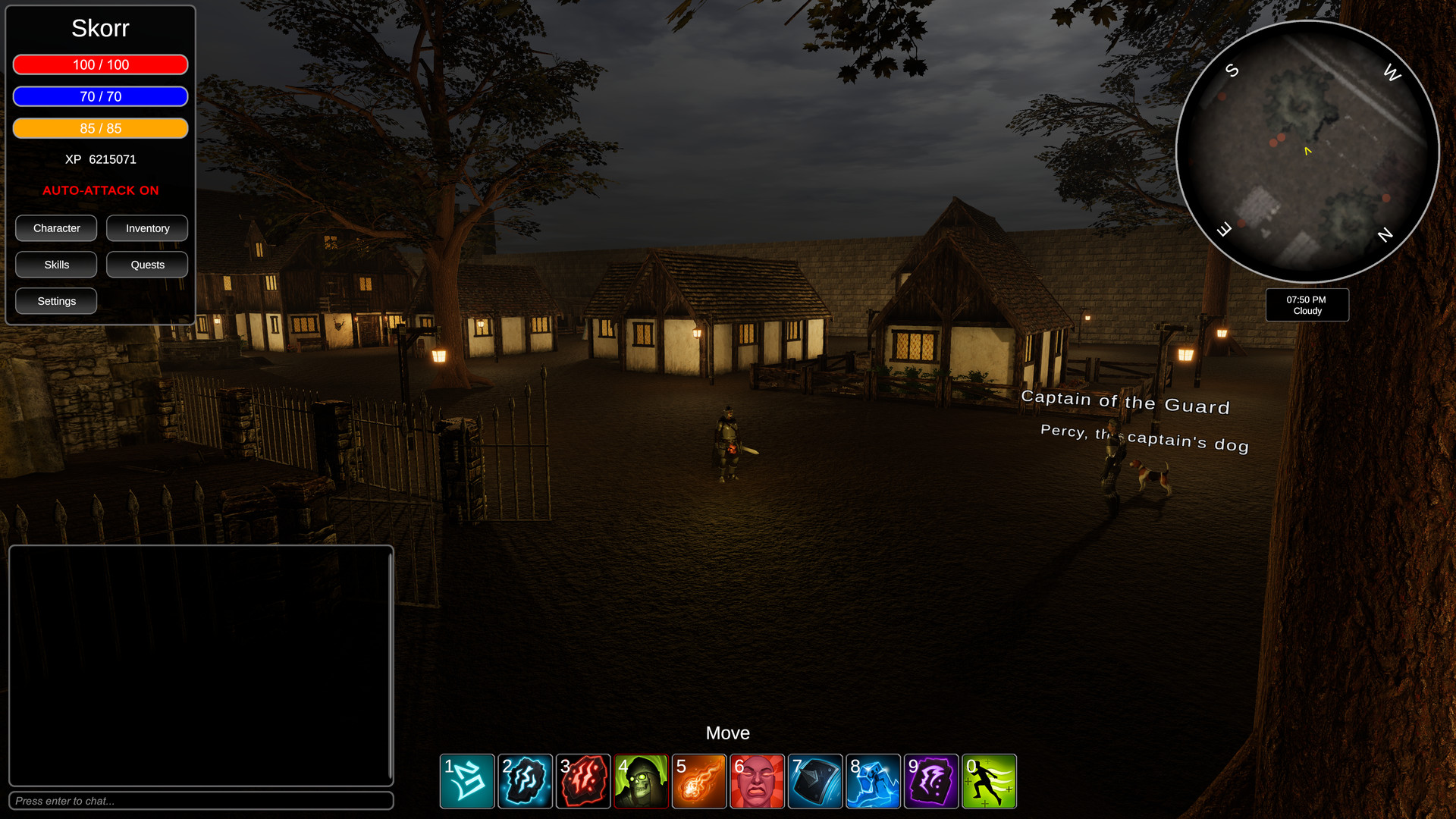This screenshot has width=1456, height=819.
Task: Use the ice block skill in slot 8
Action: [873, 781]
